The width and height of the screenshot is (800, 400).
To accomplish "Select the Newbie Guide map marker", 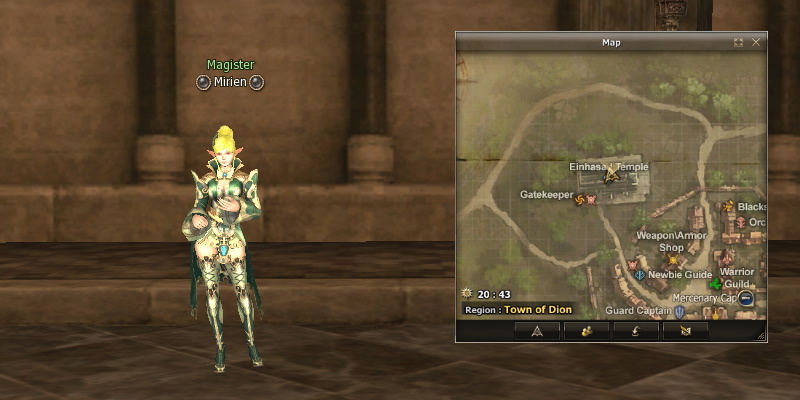I will pos(639,274).
